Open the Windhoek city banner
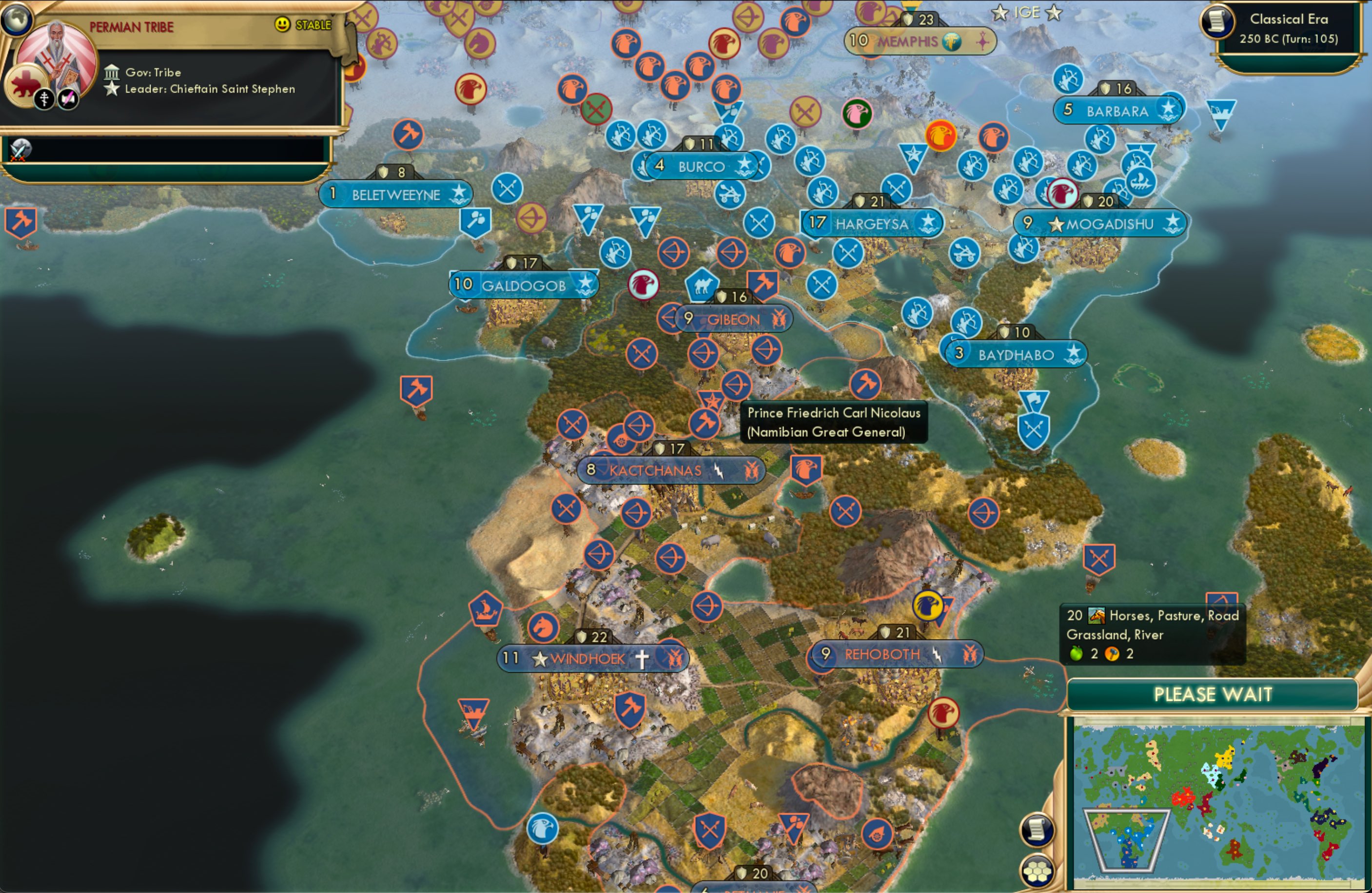Screen dimensions: 1372x893 coord(587,658)
